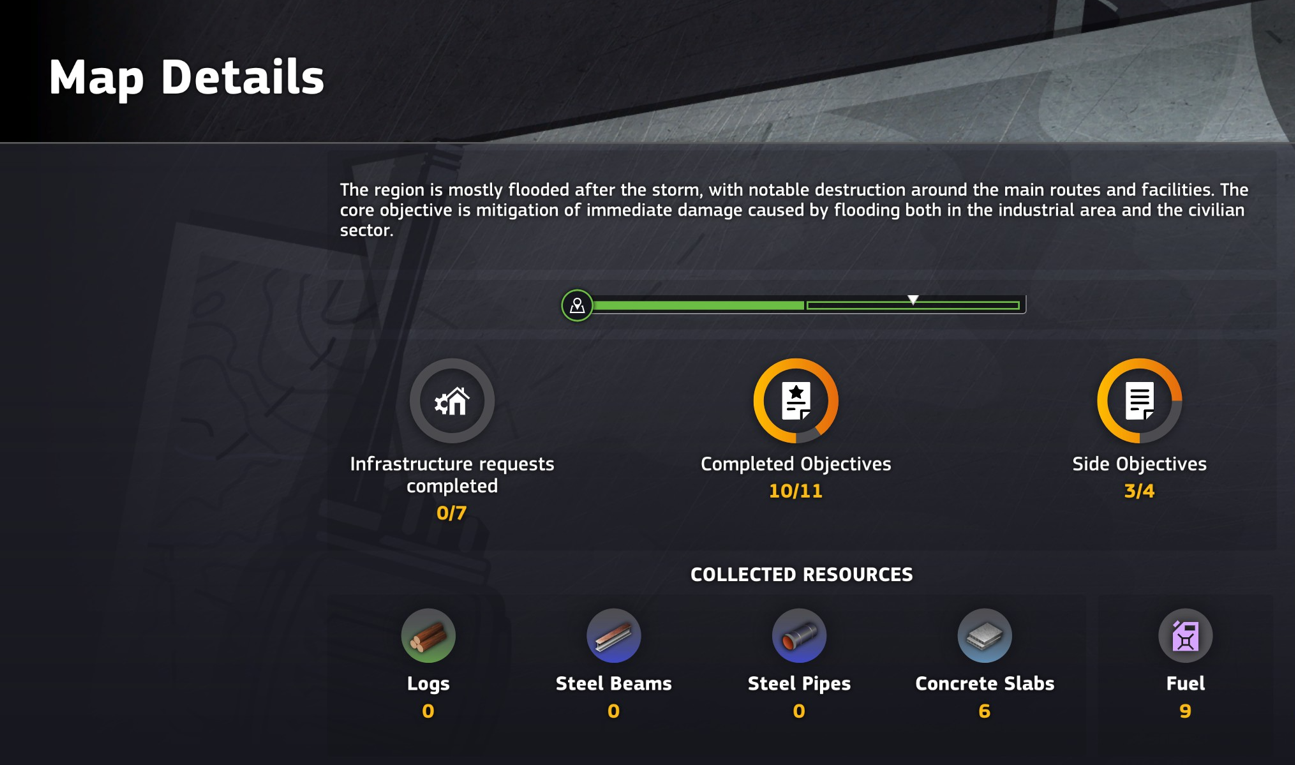Click the Infrastructure requests completed icon
The image size is (1295, 765).
pos(451,400)
